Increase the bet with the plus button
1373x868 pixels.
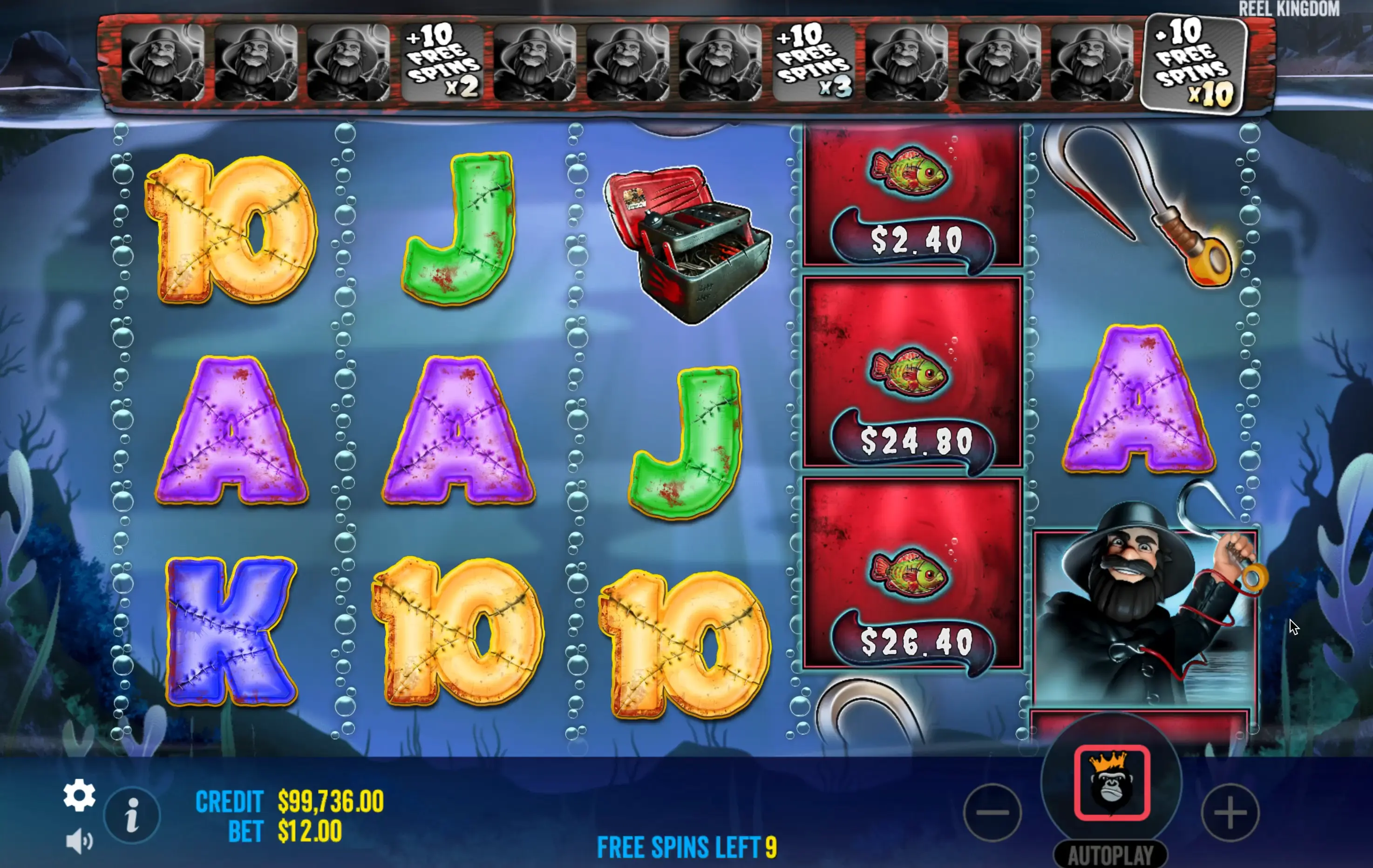point(1230,813)
